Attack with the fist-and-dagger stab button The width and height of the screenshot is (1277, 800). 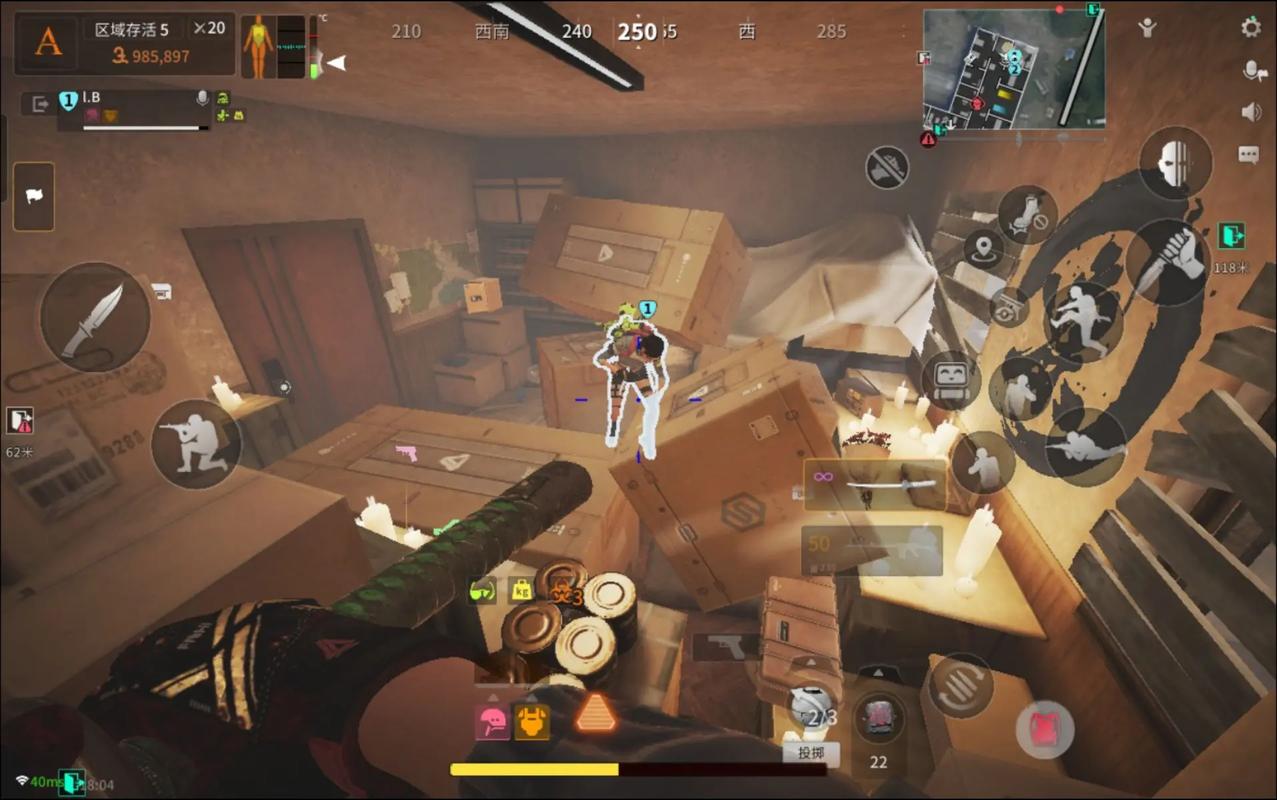[1168, 262]
